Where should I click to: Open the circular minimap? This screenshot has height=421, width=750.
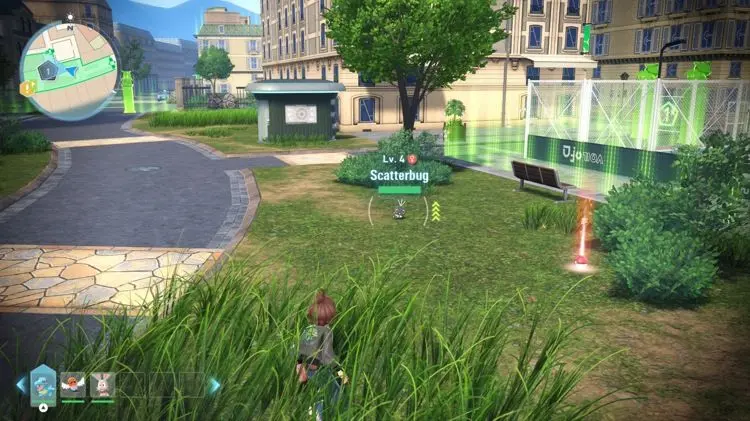[x=69, y=71]
